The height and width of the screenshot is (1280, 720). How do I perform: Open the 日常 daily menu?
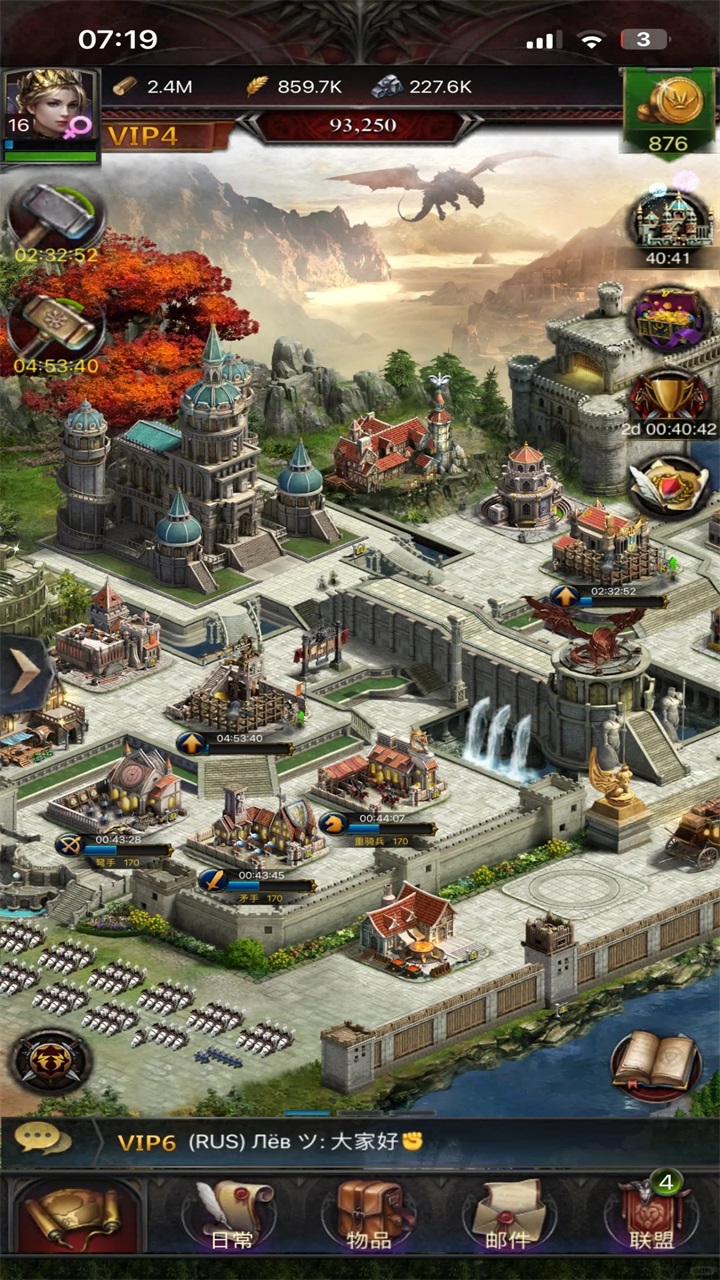pyautogui.click(x=232, y=1215)
